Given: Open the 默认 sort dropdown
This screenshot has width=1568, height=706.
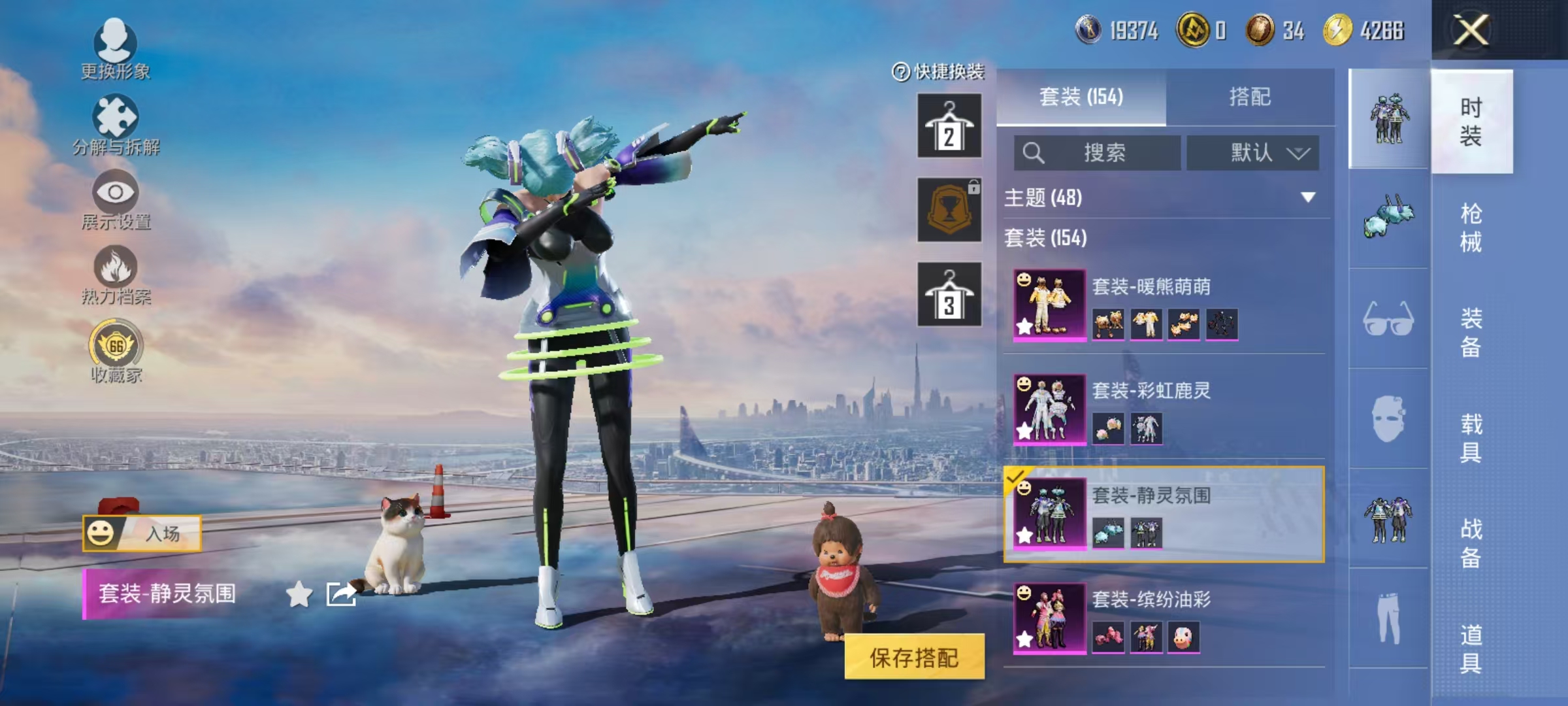Looking at the screenshot, I should [x=1252, y=152].
